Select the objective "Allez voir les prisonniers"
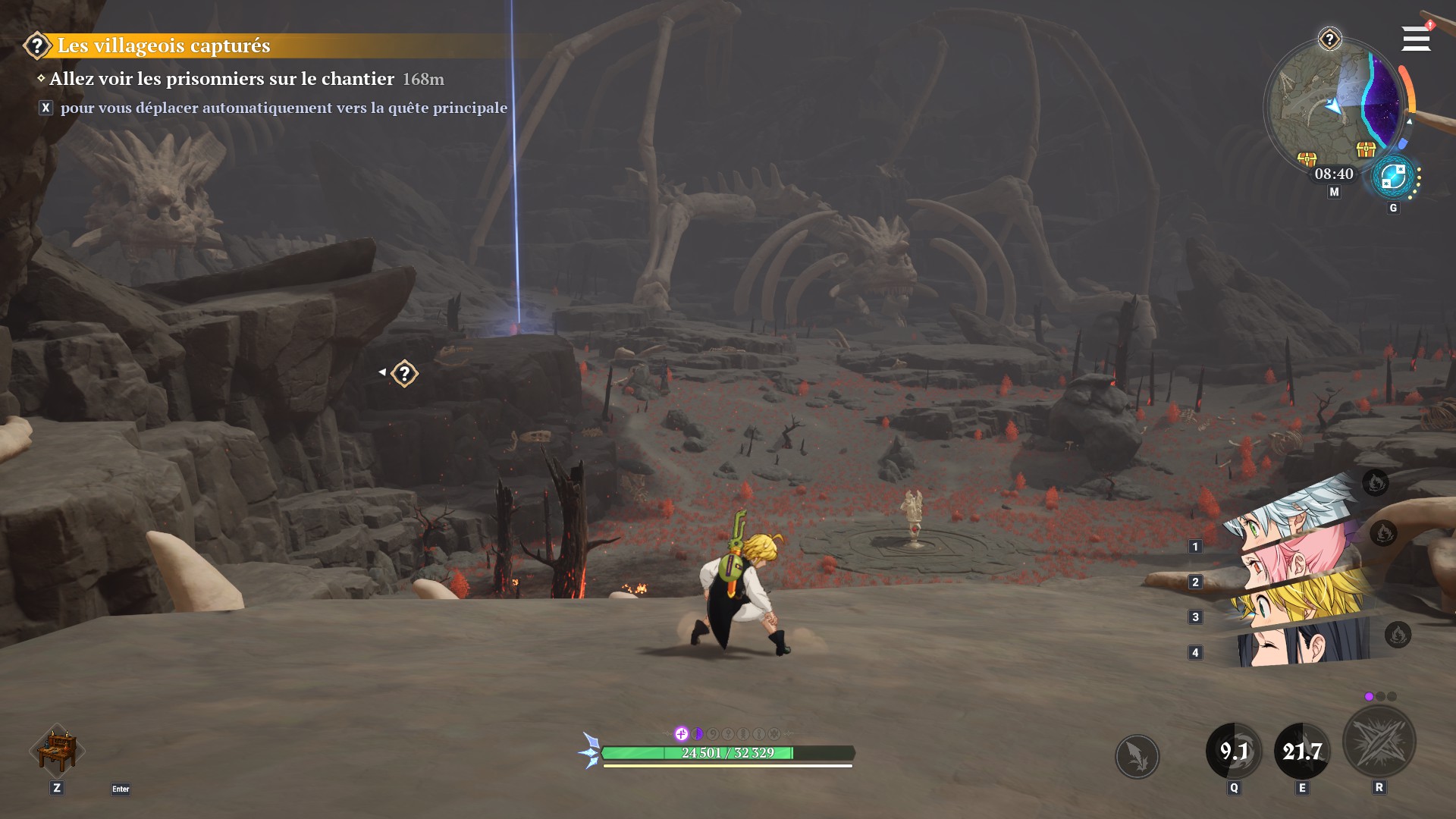 (x=221, y=79)
